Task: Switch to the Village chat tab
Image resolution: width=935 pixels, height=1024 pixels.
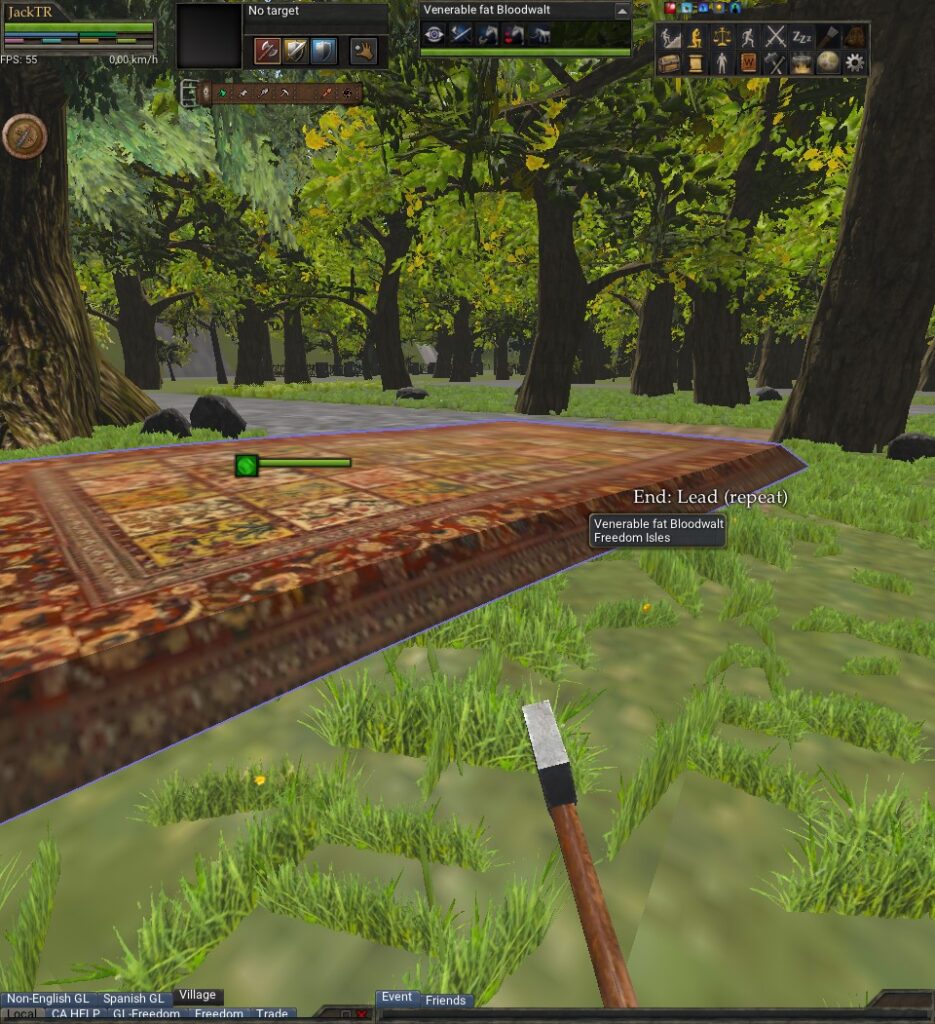Action: (197, 996)
